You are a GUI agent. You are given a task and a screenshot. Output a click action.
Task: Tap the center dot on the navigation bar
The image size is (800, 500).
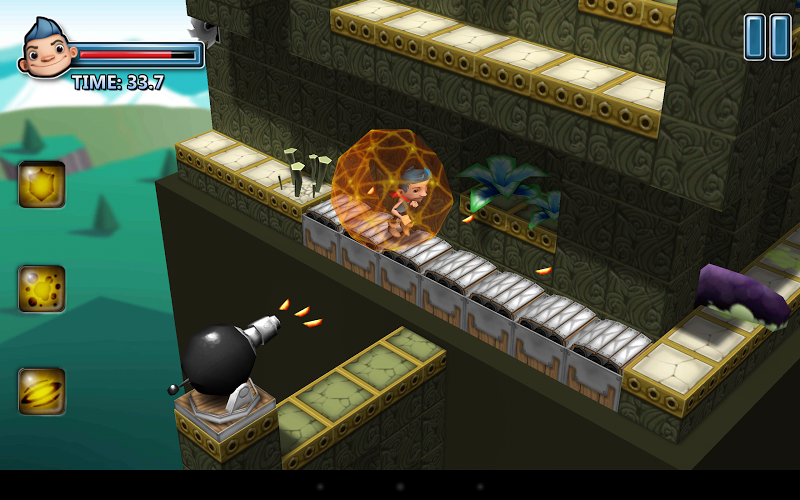[x=400, y=487]
